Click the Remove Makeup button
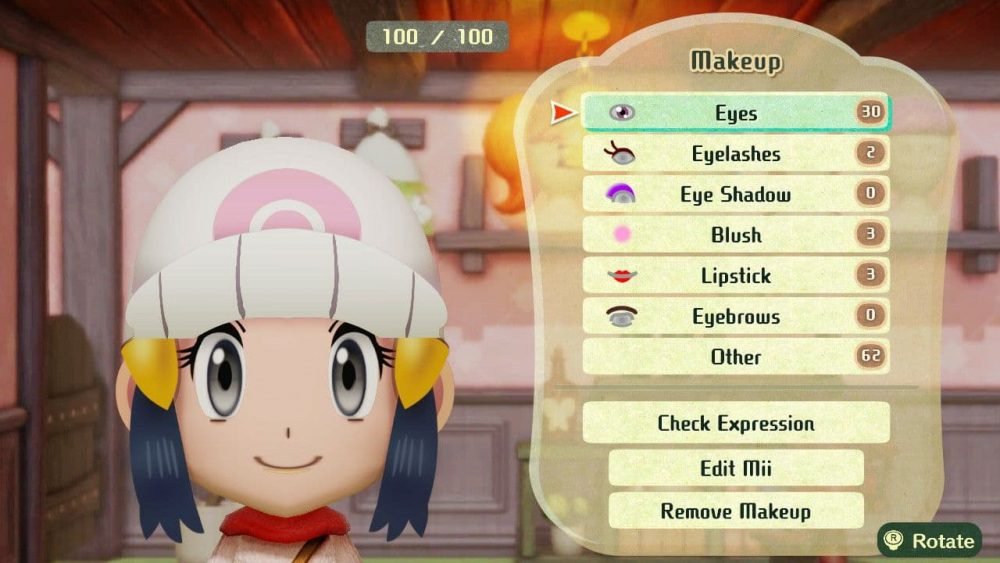This screenshot has height=563, width=1000. pyautogui.click(x=735, y=511)
